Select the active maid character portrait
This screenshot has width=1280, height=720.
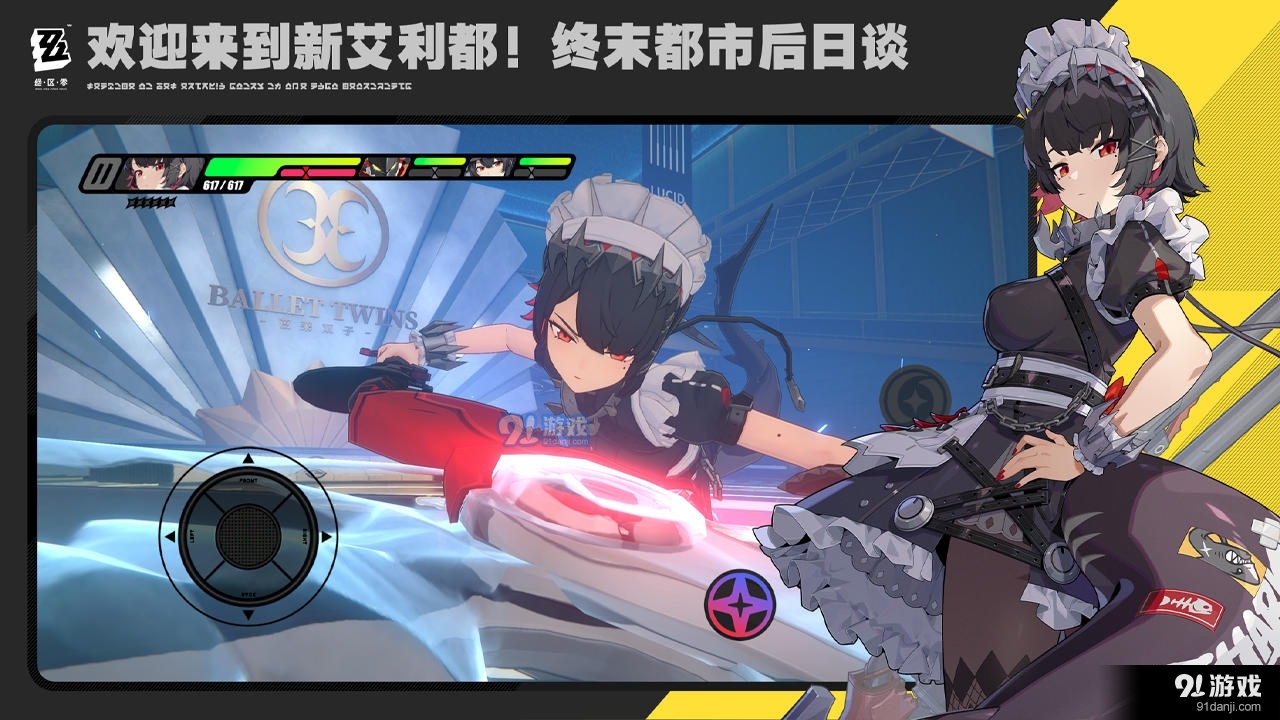tap(160, 170)
